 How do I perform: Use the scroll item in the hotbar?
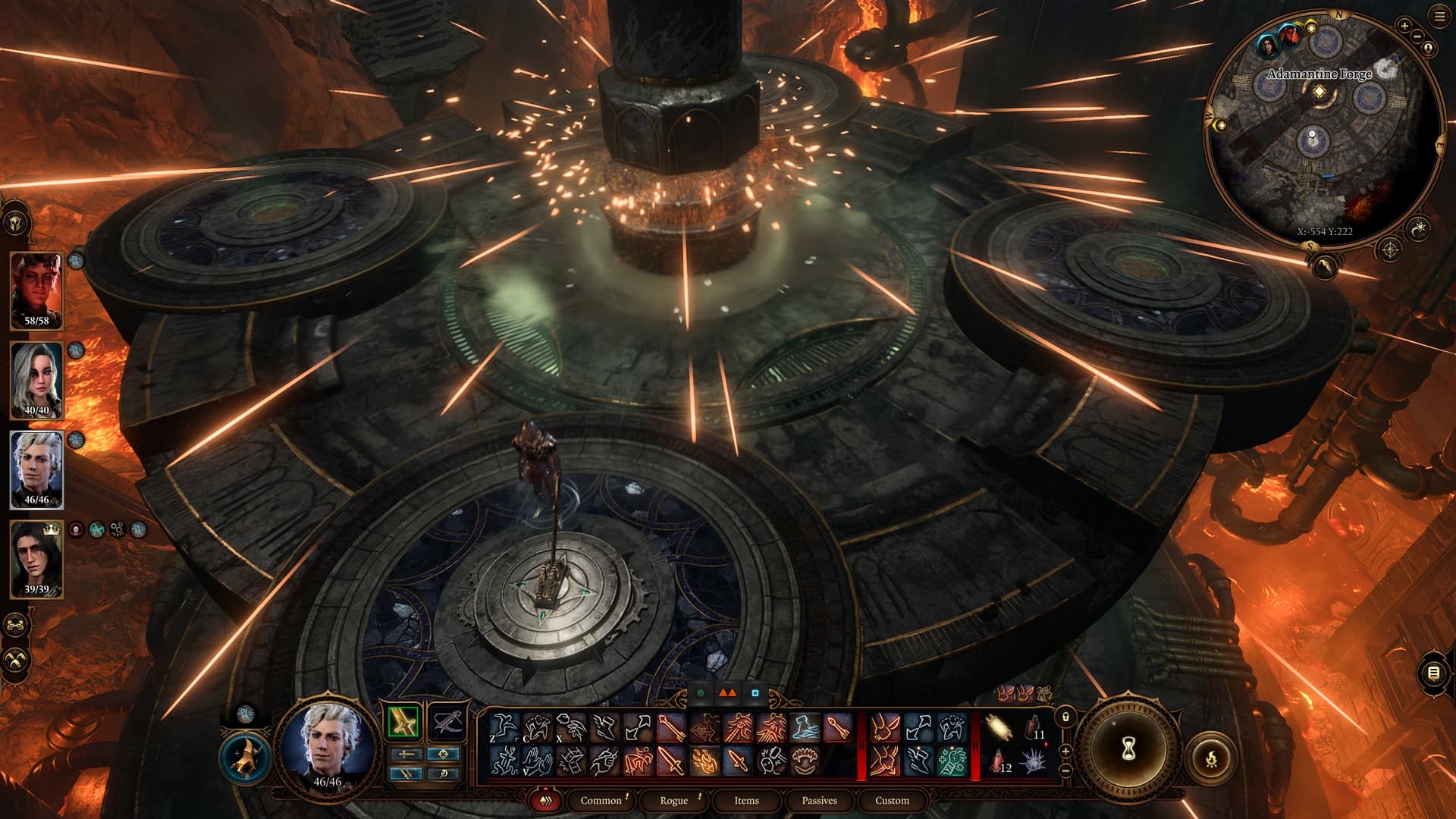tap(999, 729)
